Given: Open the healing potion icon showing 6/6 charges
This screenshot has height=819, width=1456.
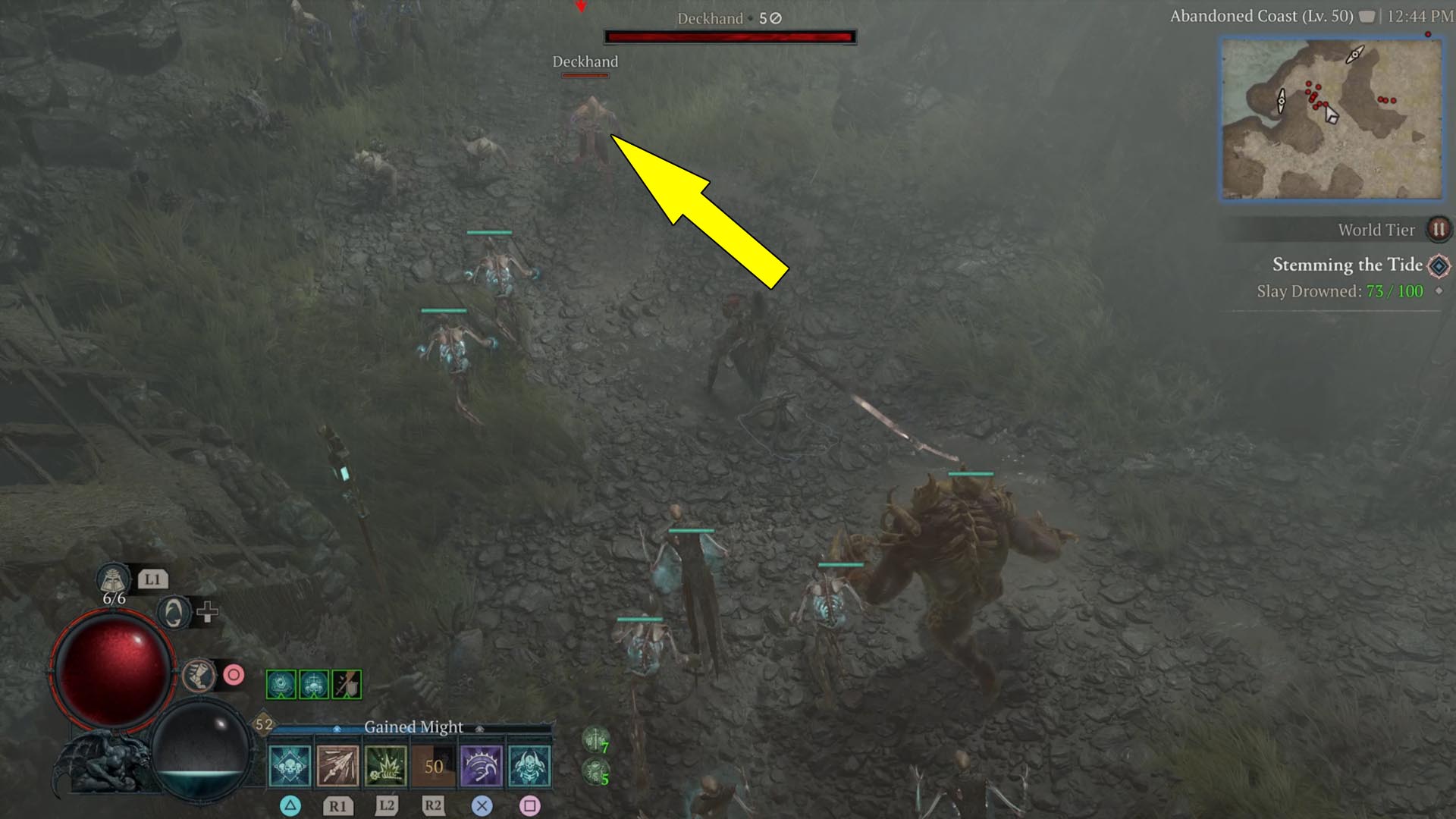Looking at the screenshot, I should tap(113, 579).
